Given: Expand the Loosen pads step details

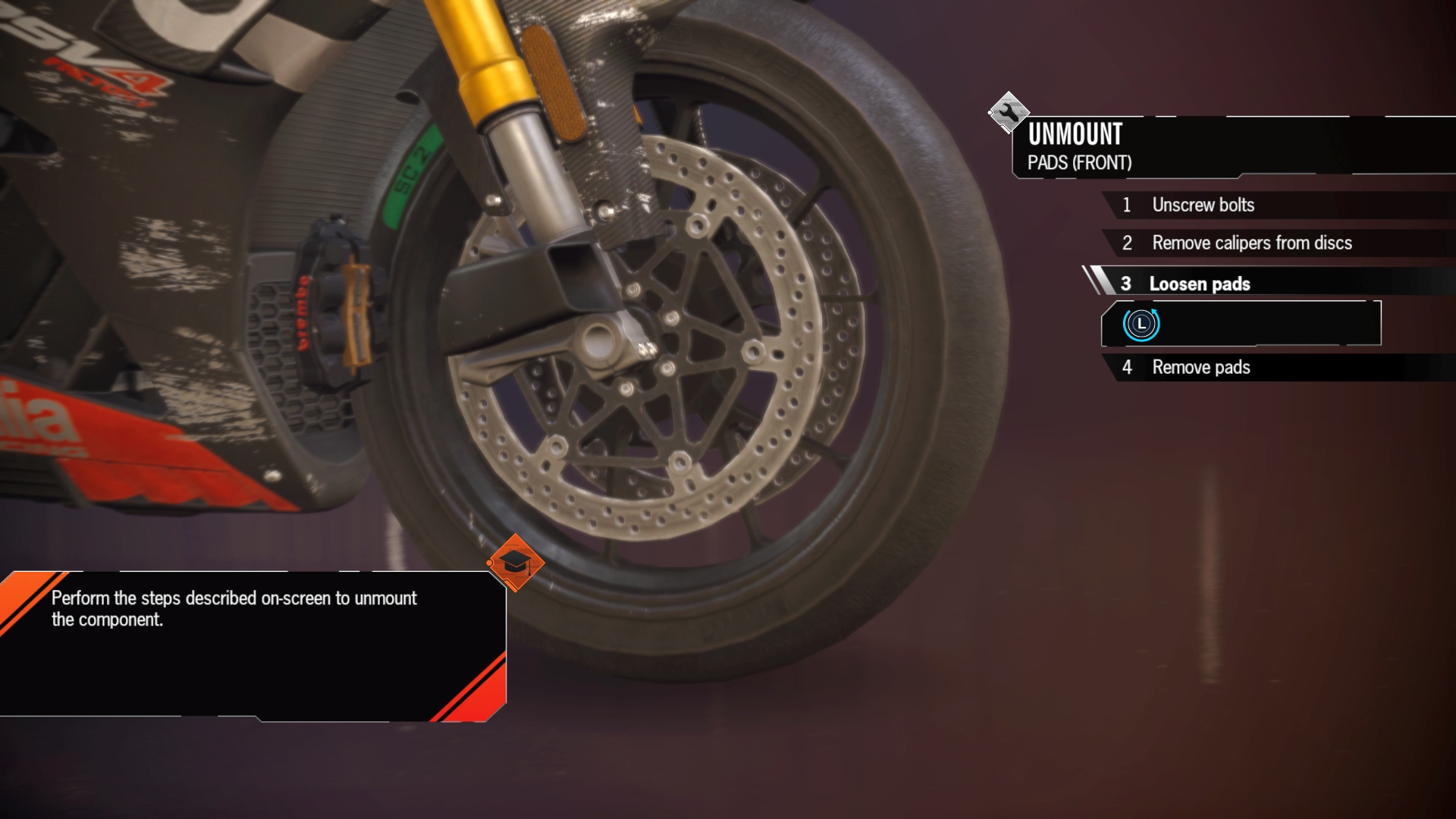Looking at the screenshot, I should (1200, 284).
